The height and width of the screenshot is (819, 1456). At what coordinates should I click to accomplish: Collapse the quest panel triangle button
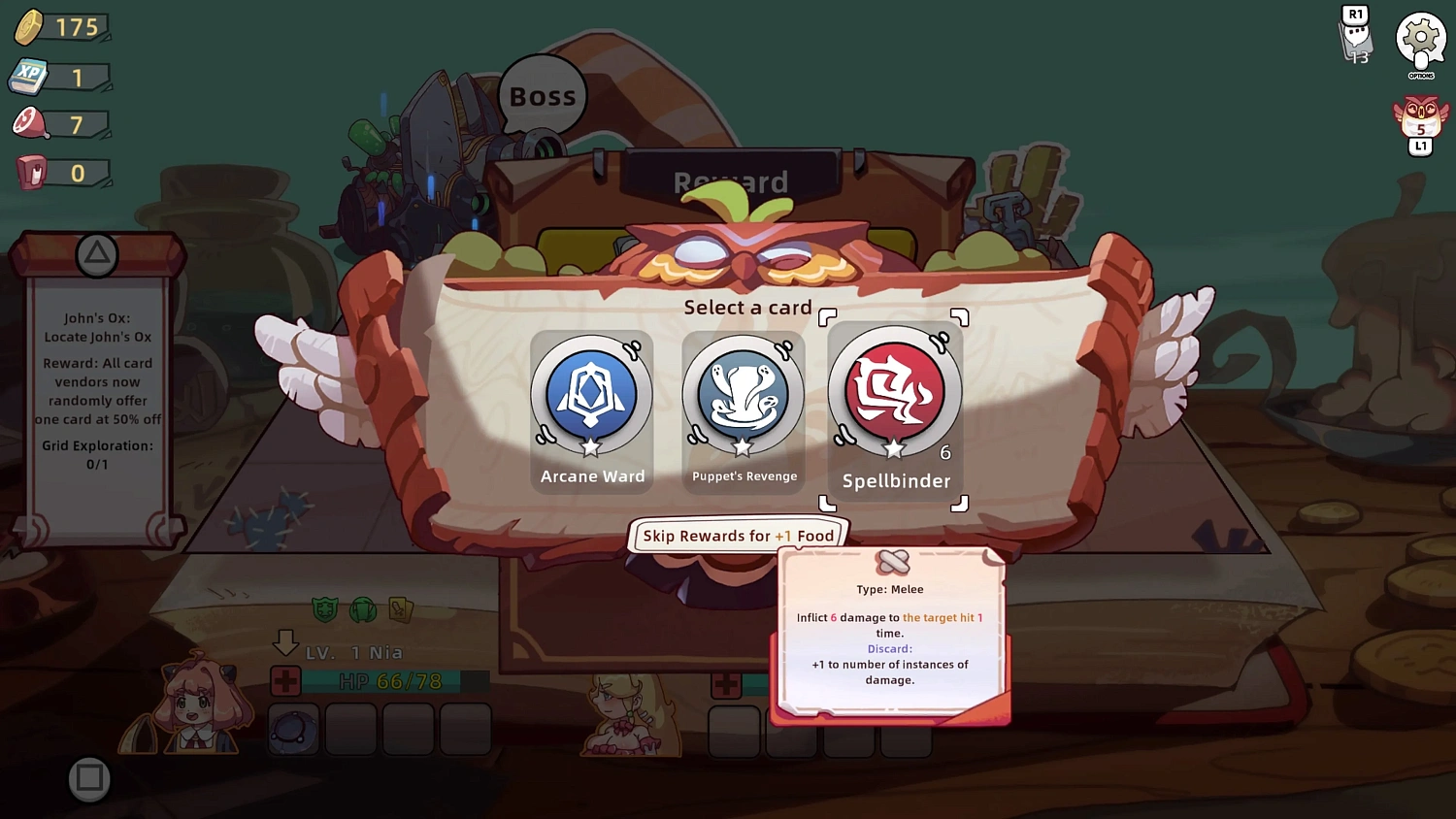coord(95,255)
